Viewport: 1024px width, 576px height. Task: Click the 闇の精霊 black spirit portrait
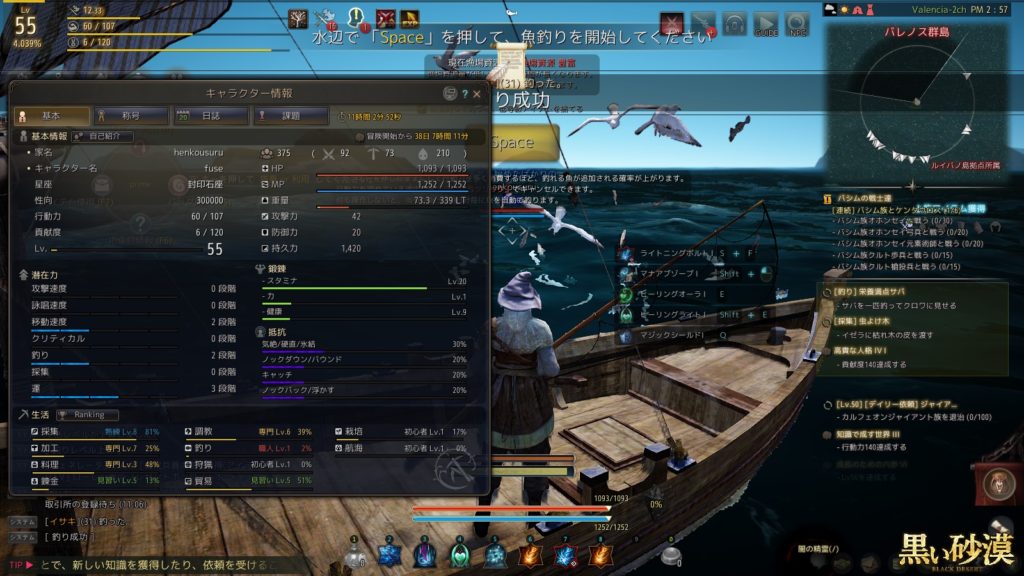[x=996, y=483]
